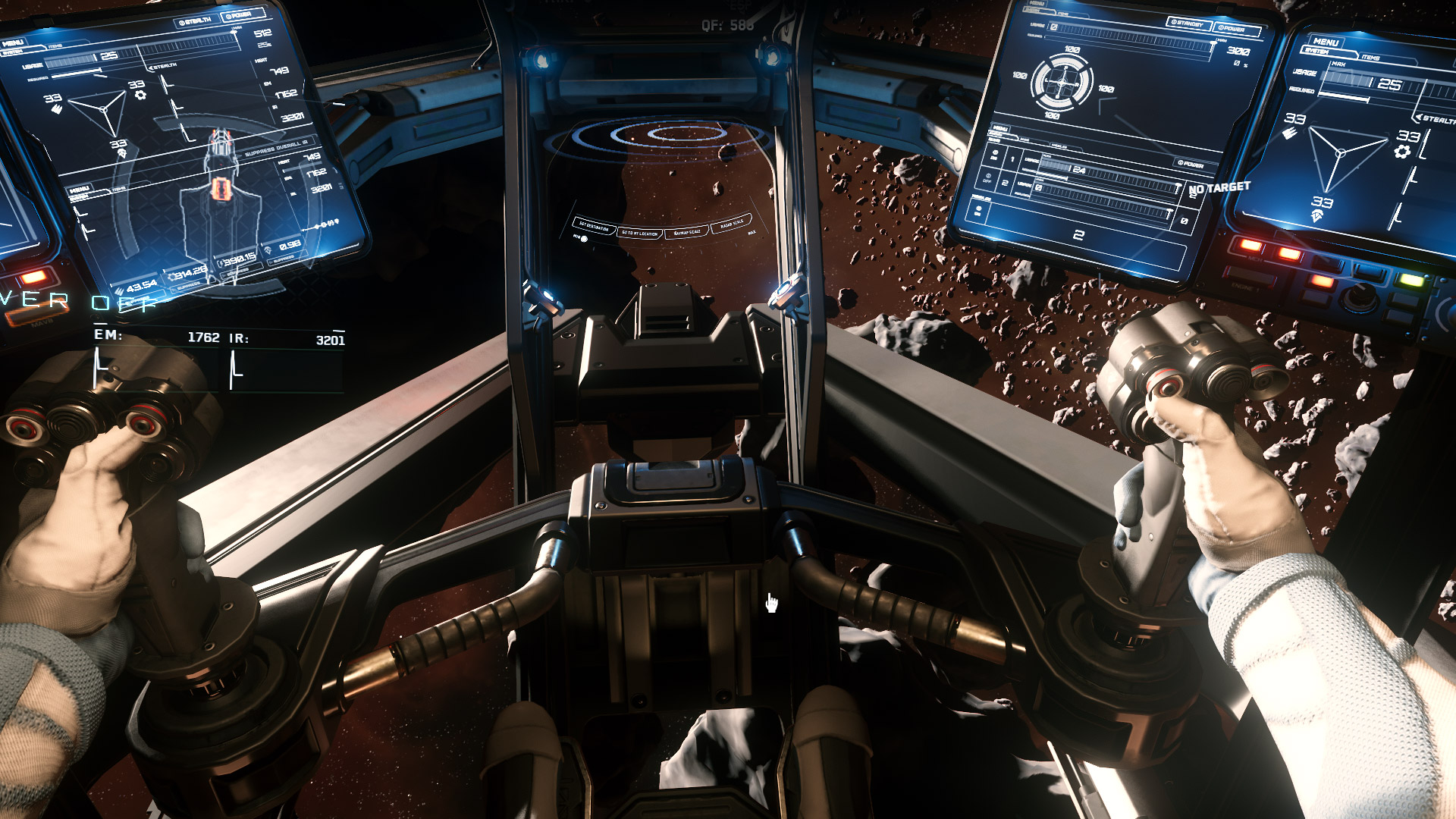
Task: Toggle Power on the shield display
Action: (1235, 29)
